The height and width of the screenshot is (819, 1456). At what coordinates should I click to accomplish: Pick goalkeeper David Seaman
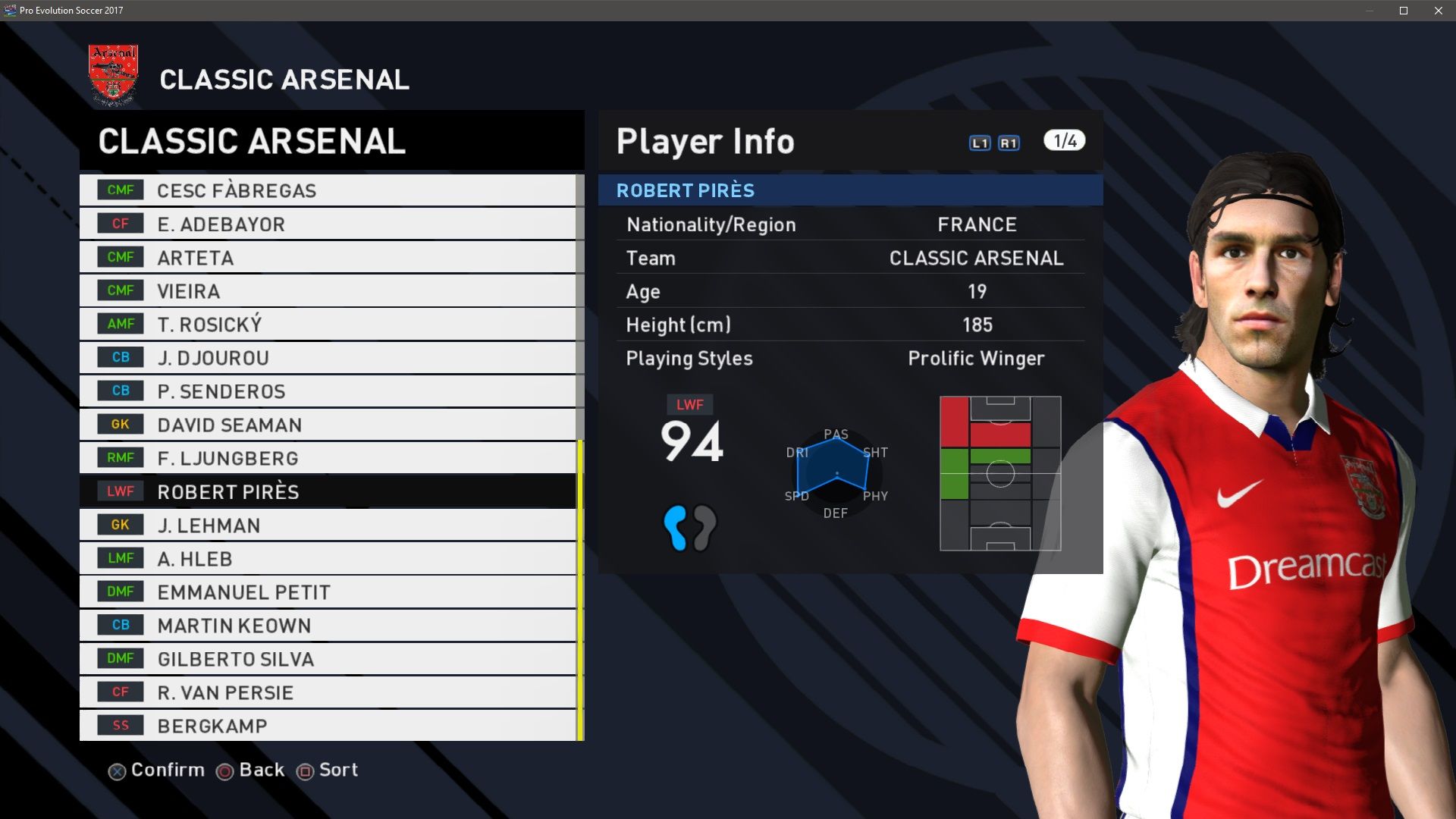tap(328, 425)
